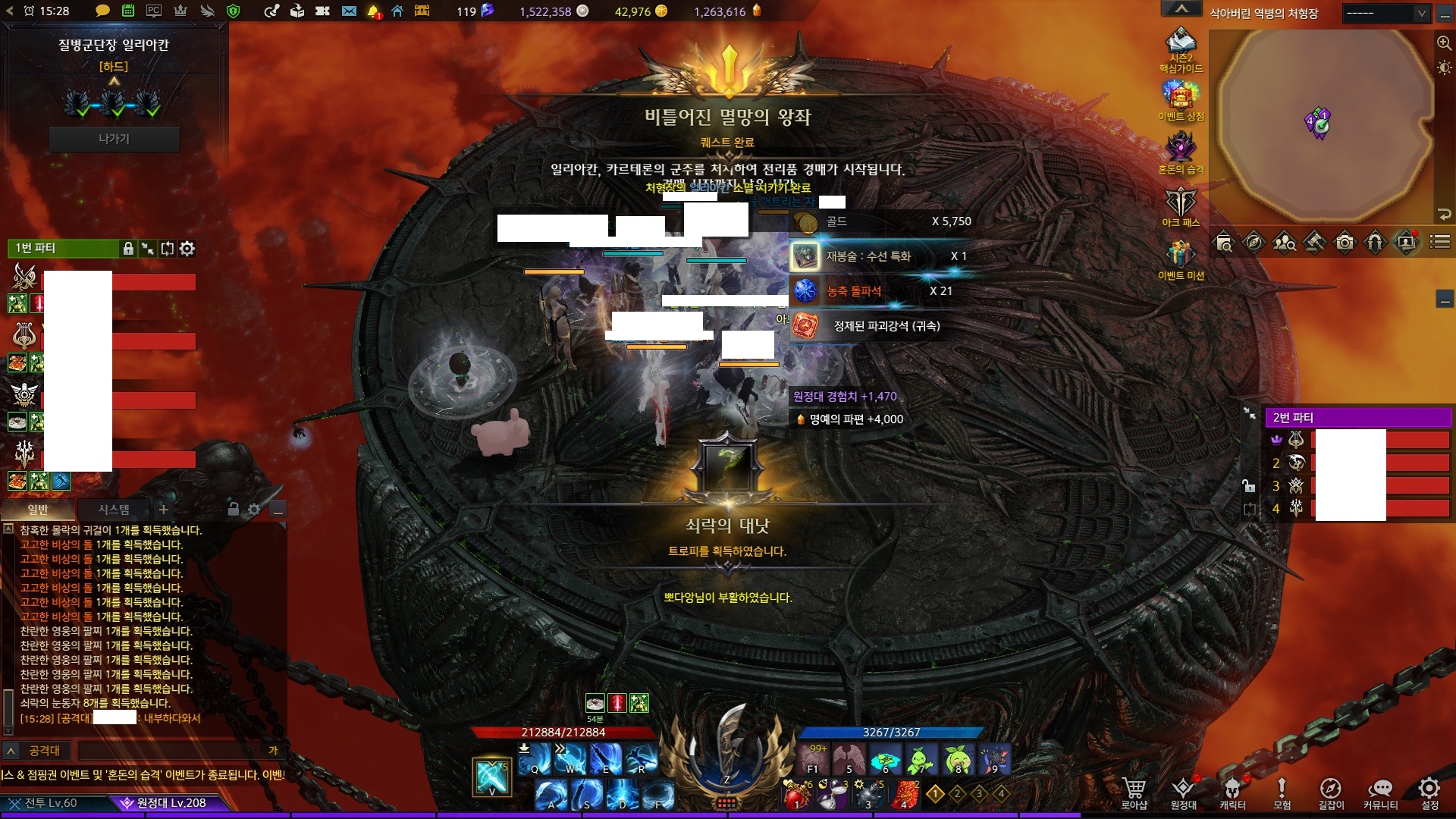Open 1번 파티 settings gear
Image resolution: width=1456 pixels, height=819 pixels.
(187, 248)
